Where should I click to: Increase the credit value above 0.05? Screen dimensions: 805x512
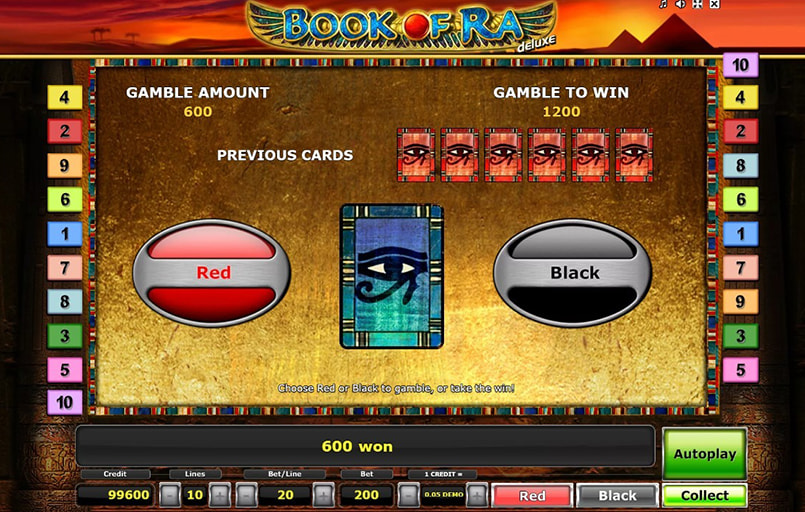477,495
